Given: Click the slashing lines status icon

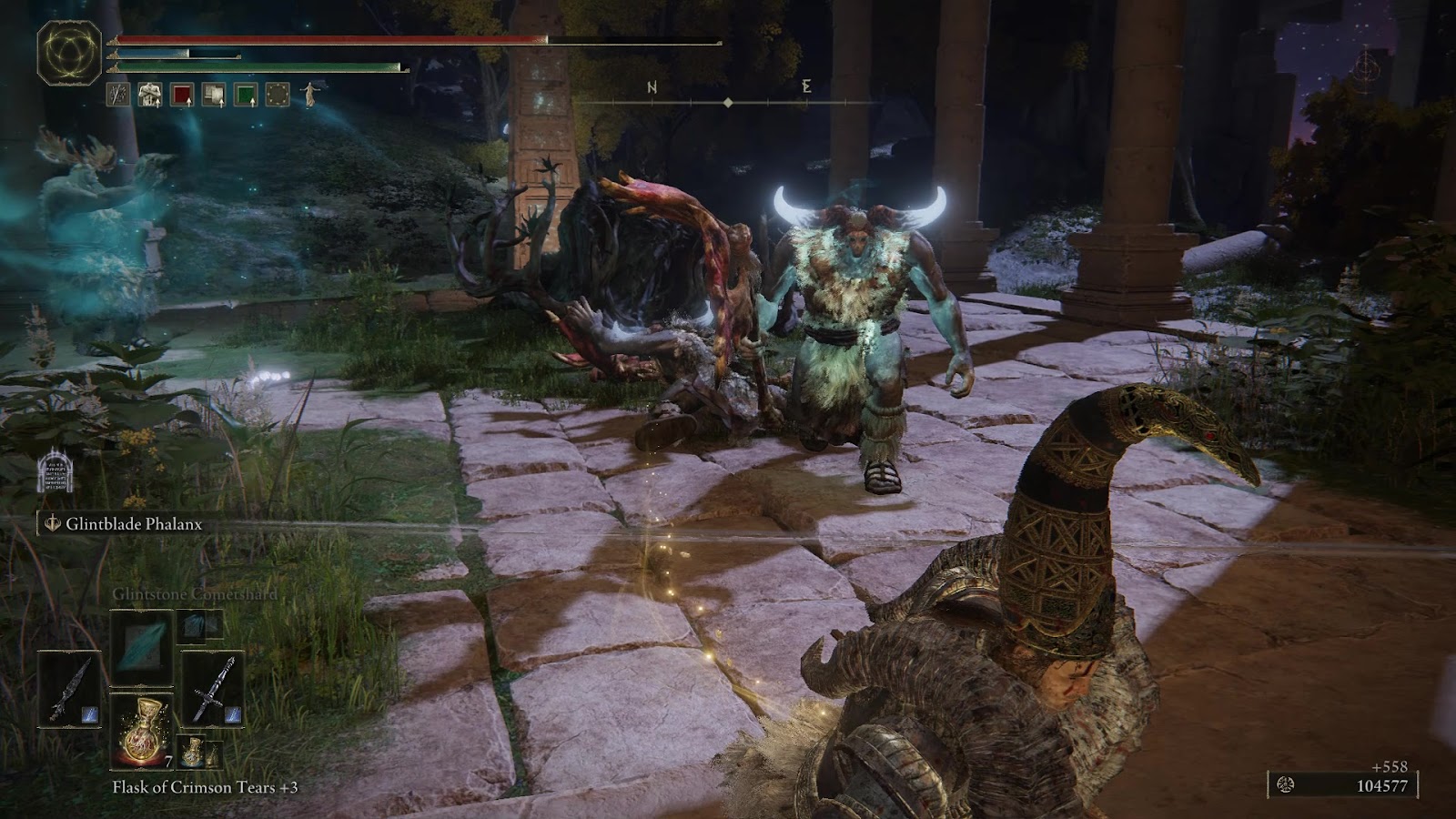Looking at the screenshot, I should click(118, 95).
